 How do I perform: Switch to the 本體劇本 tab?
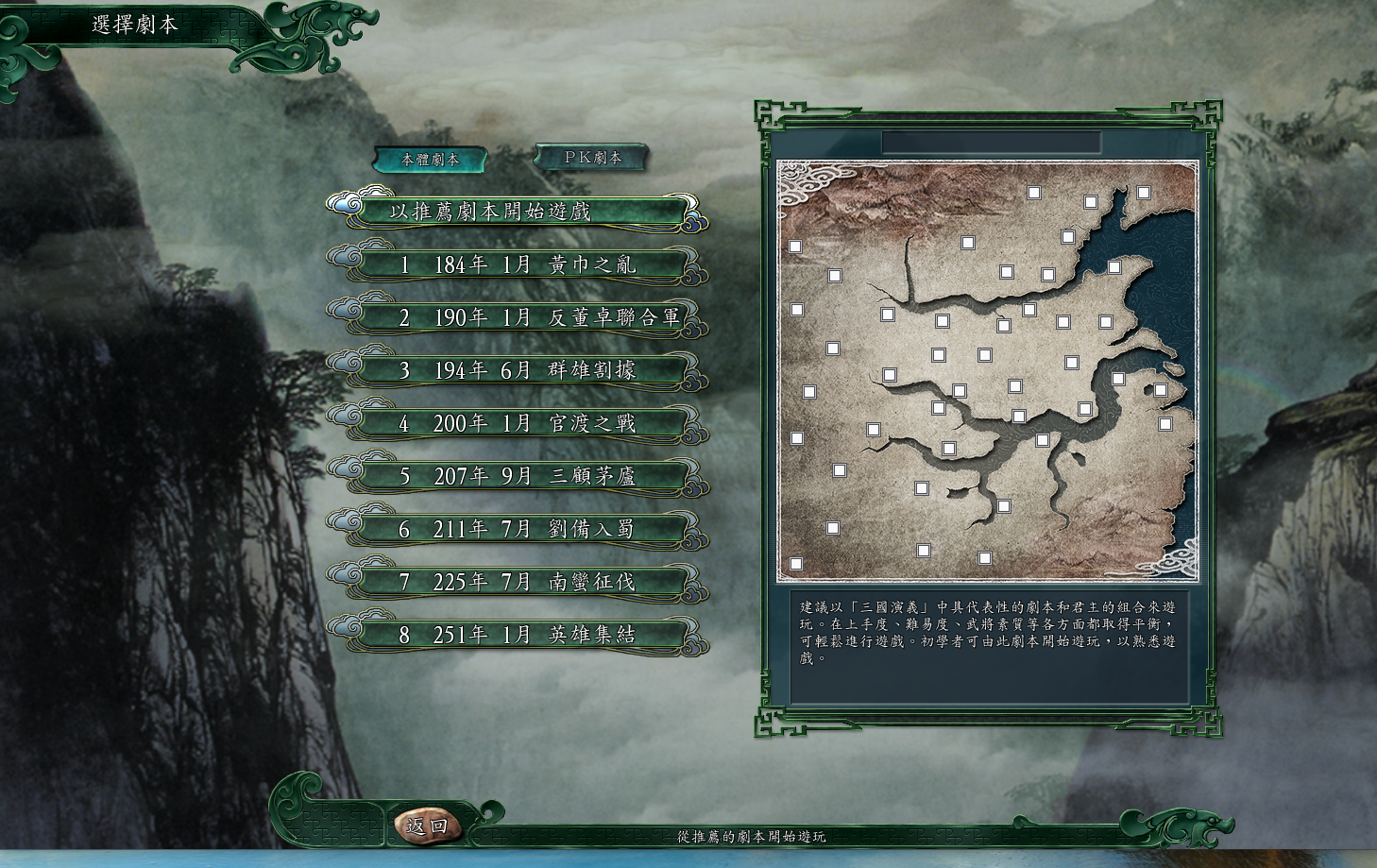click(431, 159)
